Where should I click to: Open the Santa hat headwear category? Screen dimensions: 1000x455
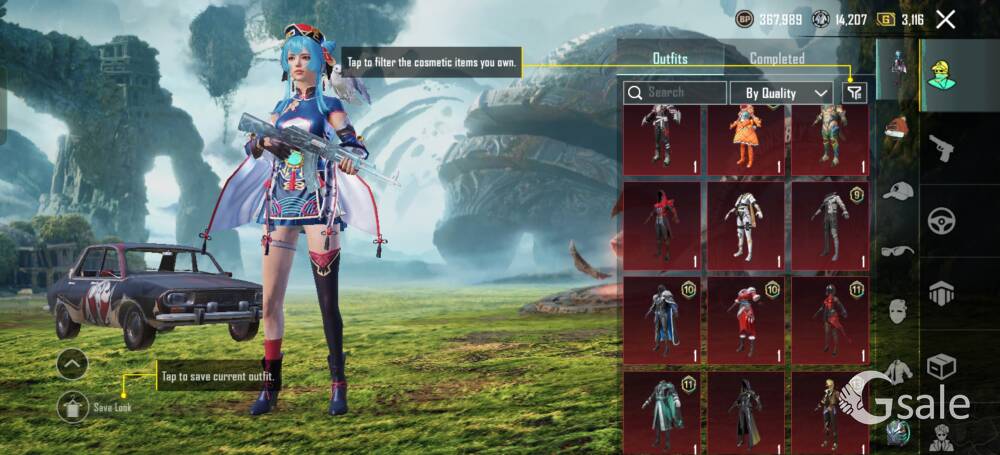(x=897, y=128)
